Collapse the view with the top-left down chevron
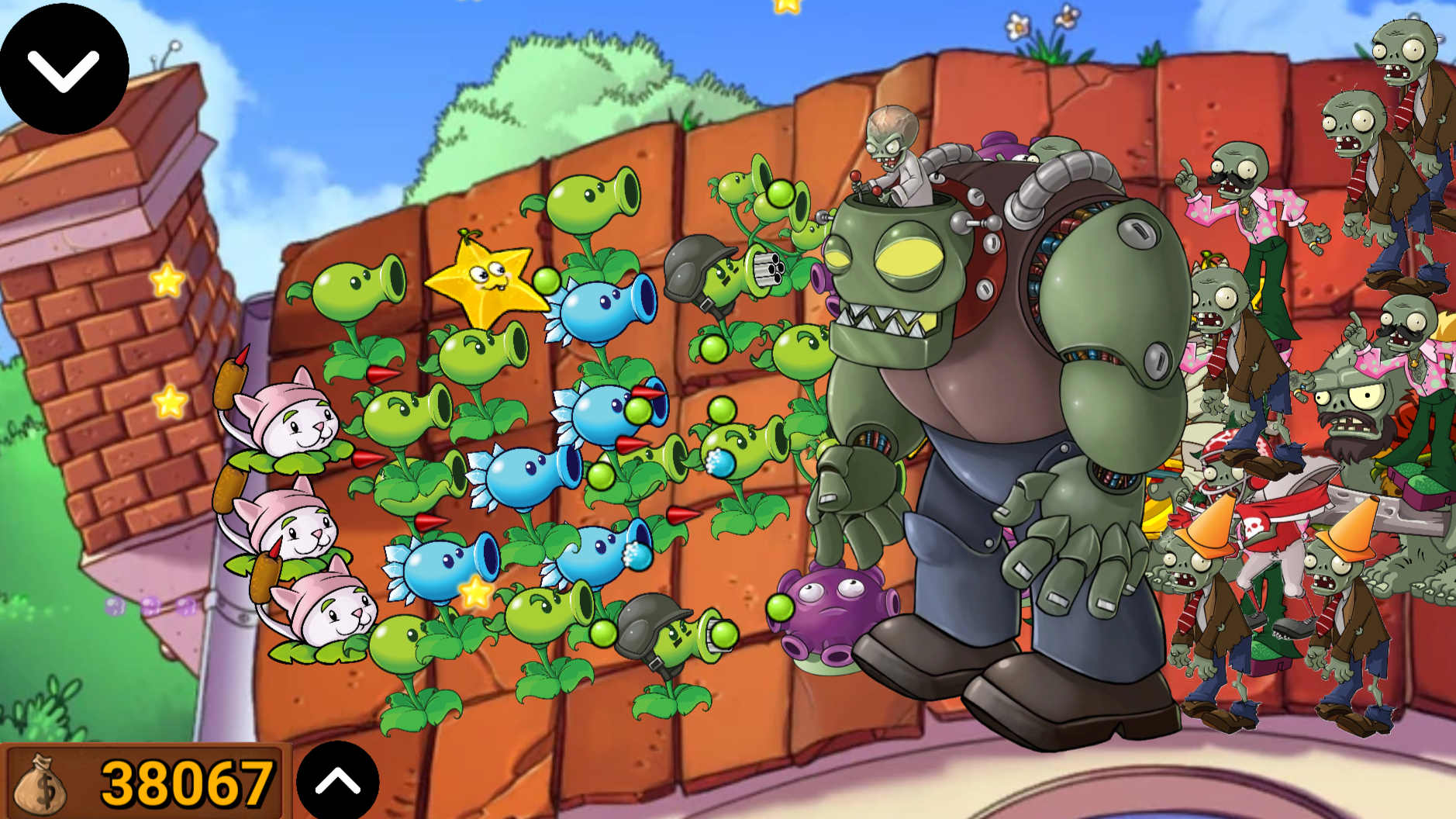Viewport: 1456px width, 819px height. tap(64, 68)
